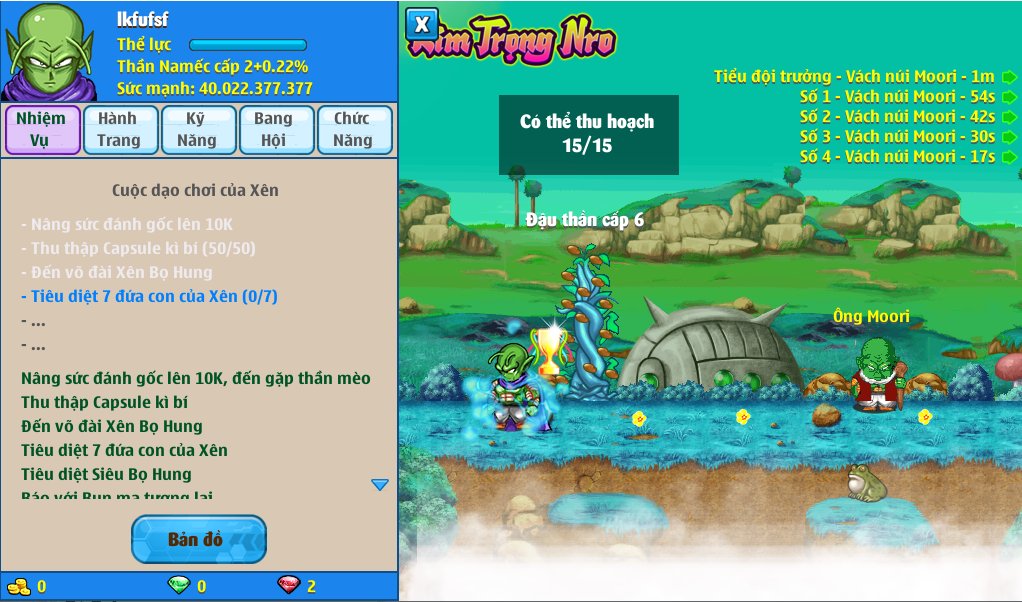
Task: Open the Bản đồ map button
Action: pyautogui.click(x=198, y=540)
